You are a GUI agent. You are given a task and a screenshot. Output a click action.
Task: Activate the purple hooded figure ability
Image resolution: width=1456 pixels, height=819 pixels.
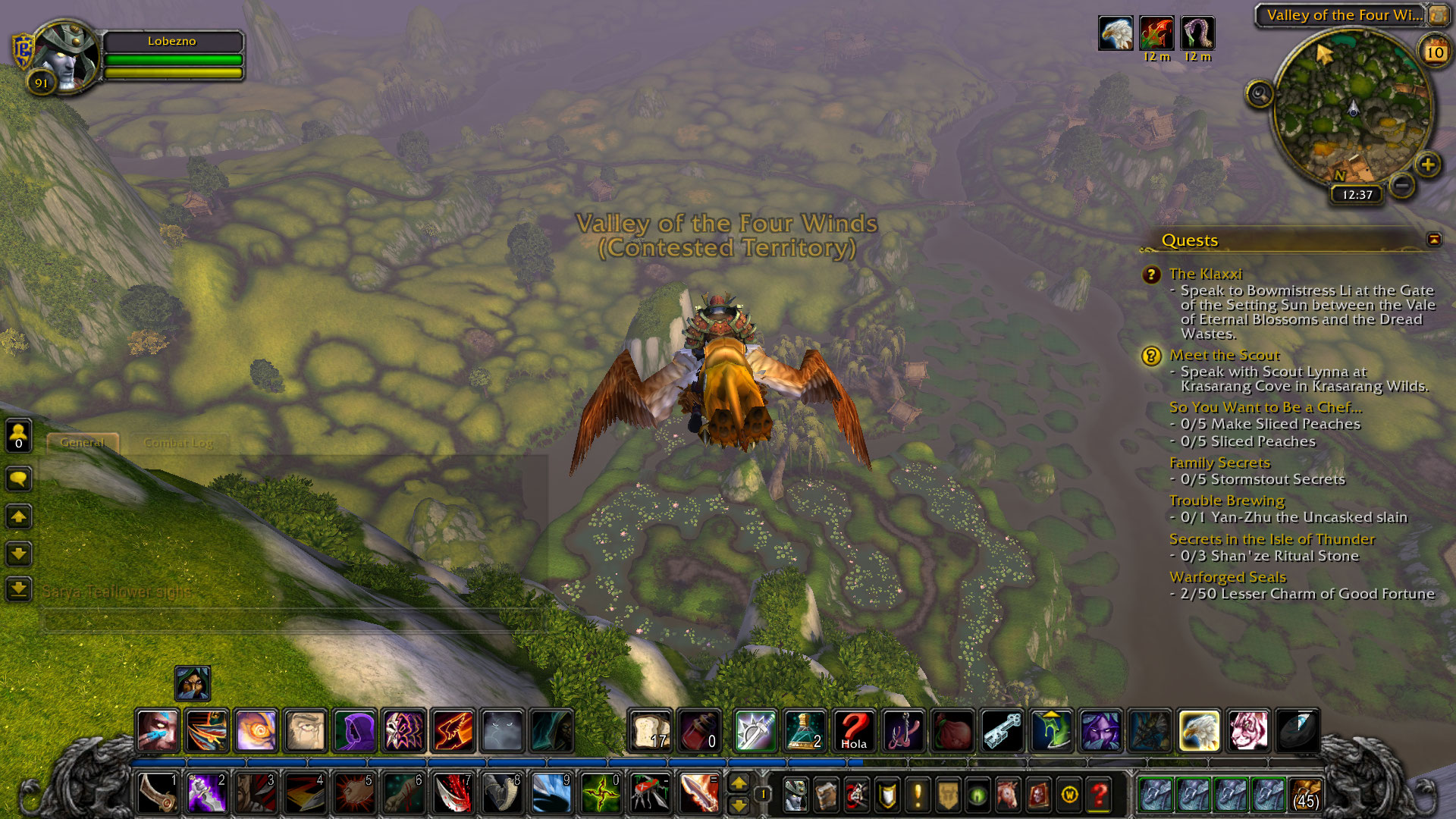tap(355, 731)
